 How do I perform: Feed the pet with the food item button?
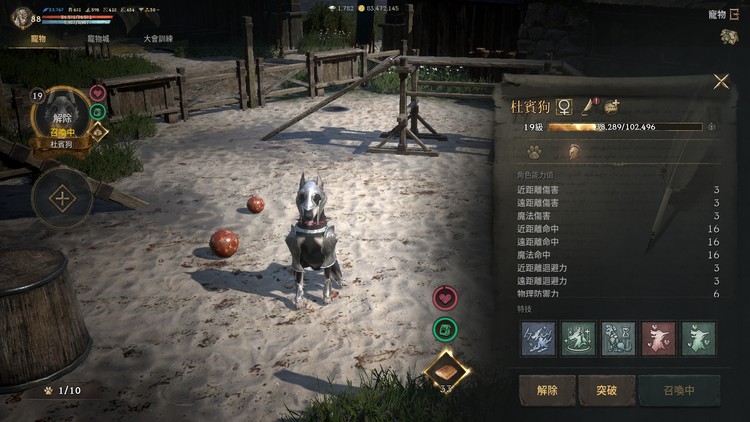[444, 368]
